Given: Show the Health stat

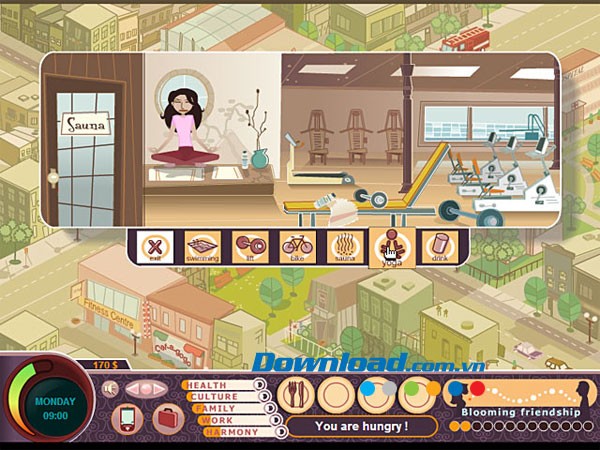Looking at the screenshot, I should pyautogui.click(x=222, y=385).
